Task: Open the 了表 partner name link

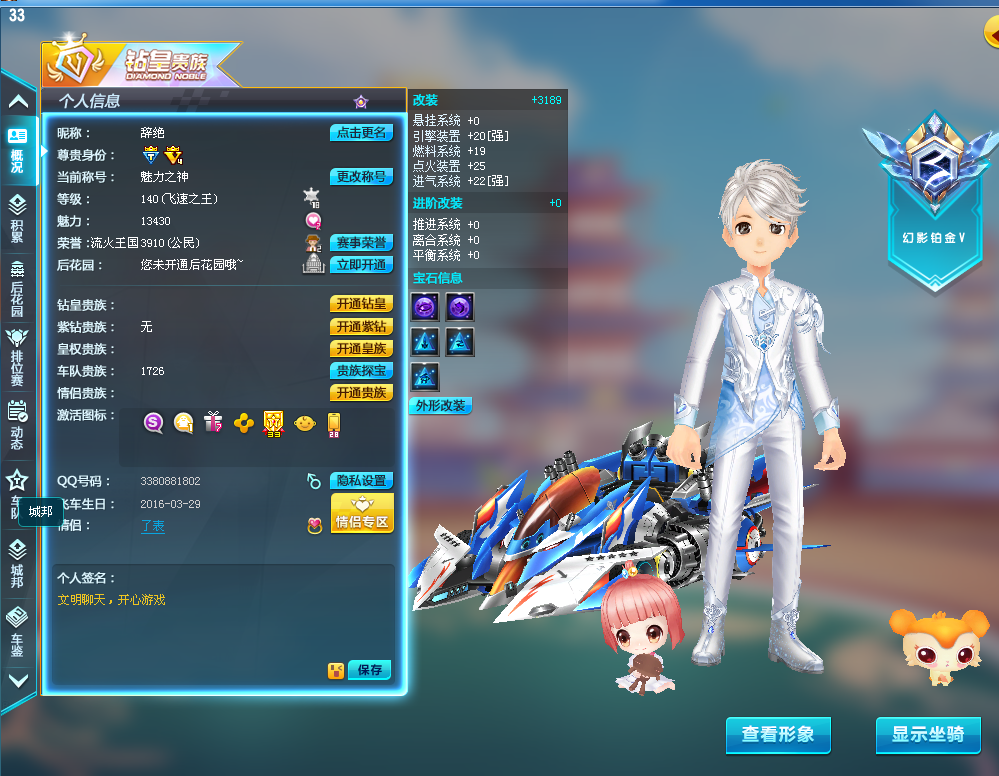Action: click(153, 526)
